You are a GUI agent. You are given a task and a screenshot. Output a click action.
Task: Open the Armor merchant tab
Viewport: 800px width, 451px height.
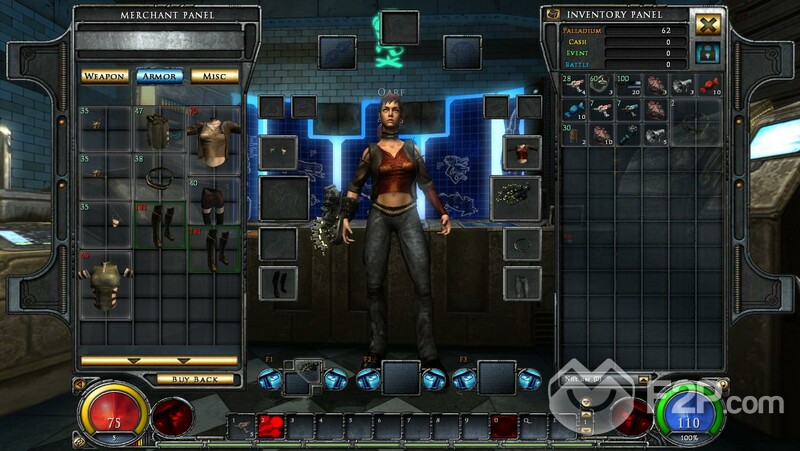pos(160,76)
